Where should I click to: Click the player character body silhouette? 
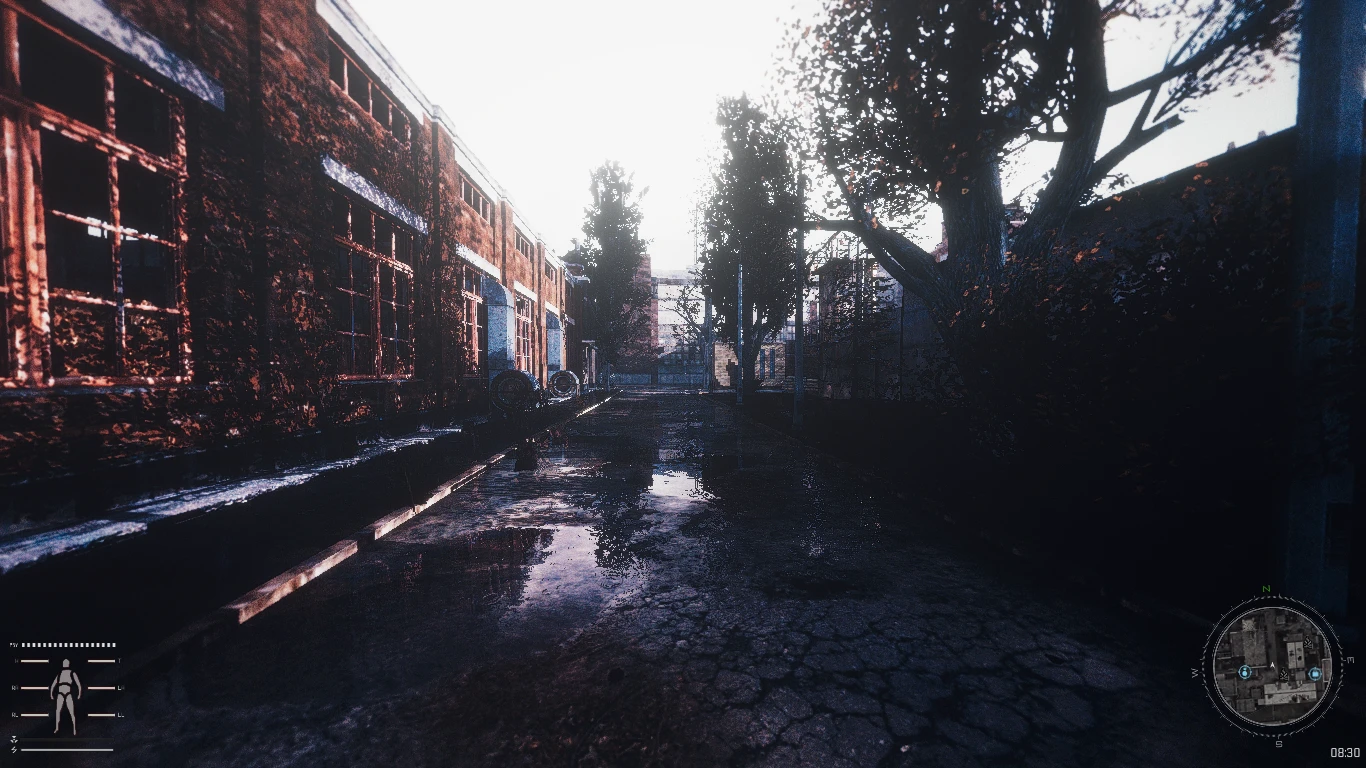[x=66, y=693]
